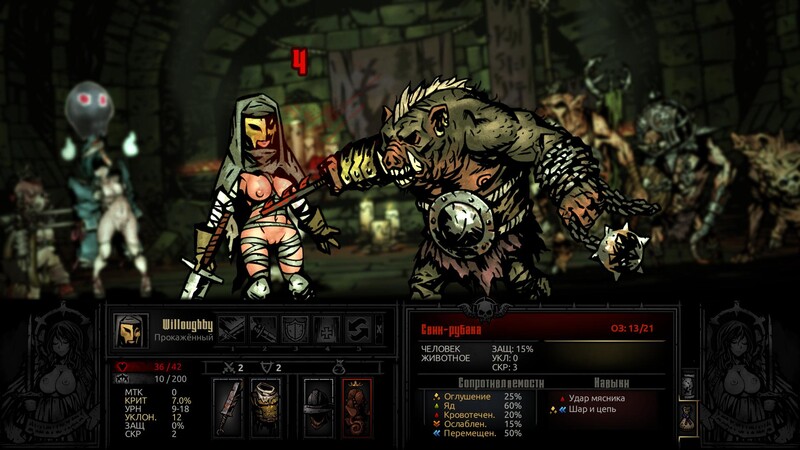Click the X pass turn button
Image resolution: width=800 pixels, height=450 pixels.
click(379, 329)
